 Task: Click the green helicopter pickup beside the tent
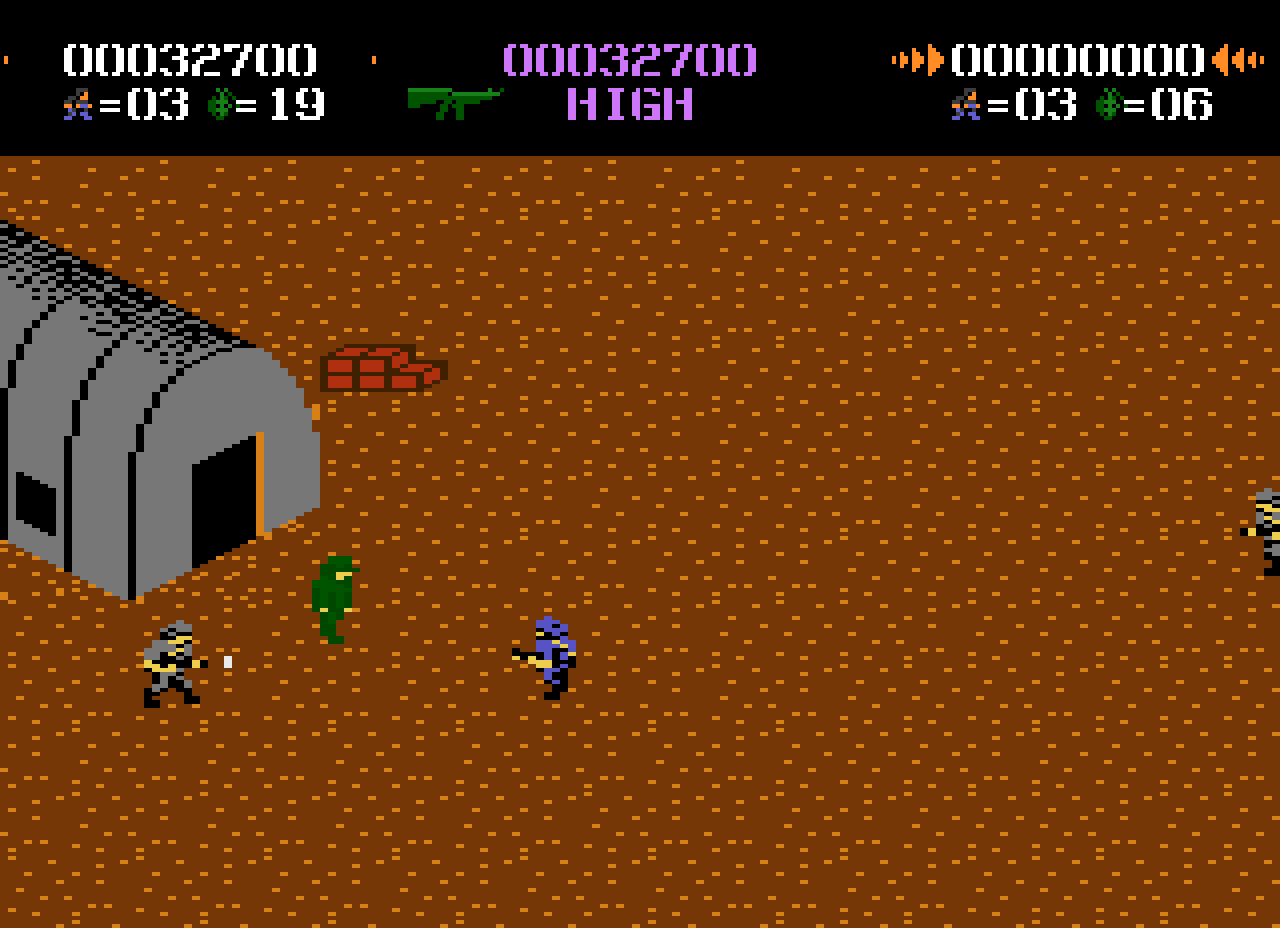pos(333,595)
